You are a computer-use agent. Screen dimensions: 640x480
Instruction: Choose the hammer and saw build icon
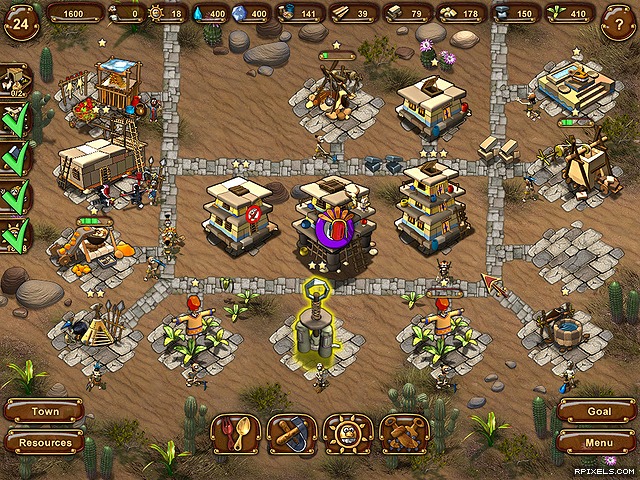click(x=292, y=434)
